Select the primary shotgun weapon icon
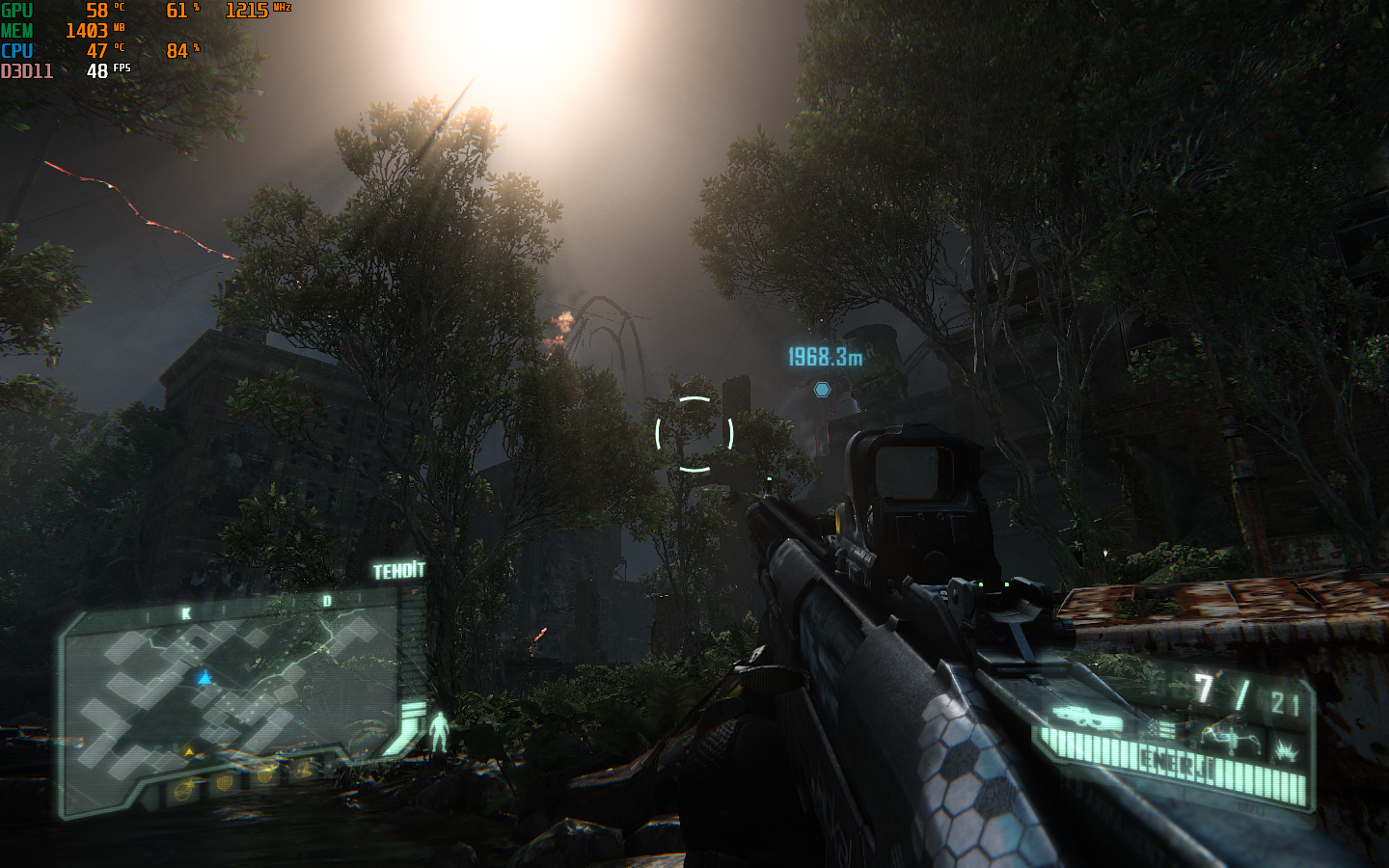 [1086, 717]
